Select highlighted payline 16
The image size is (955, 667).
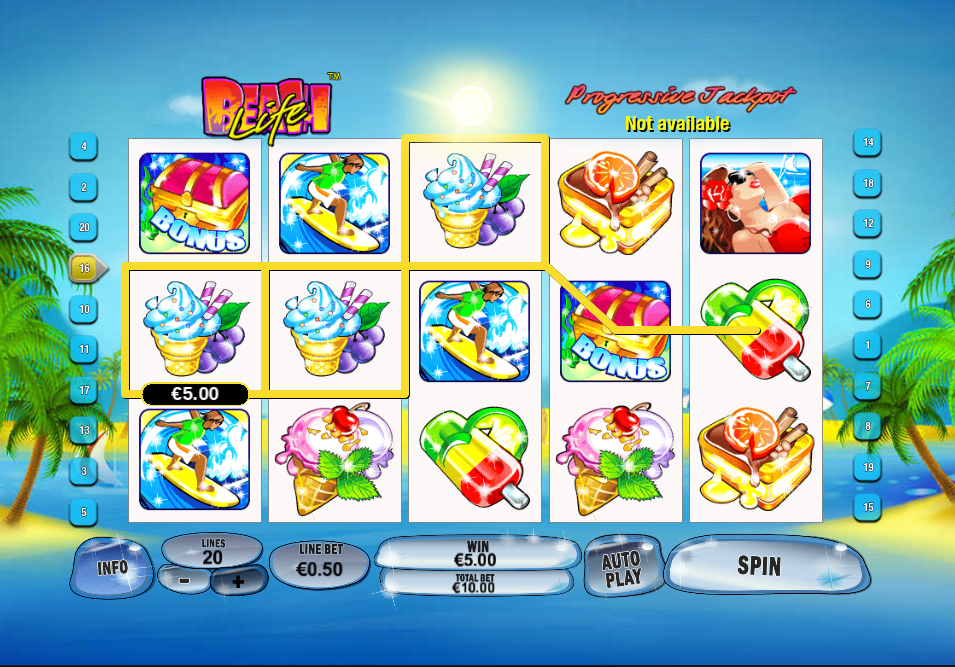(85, 268)
